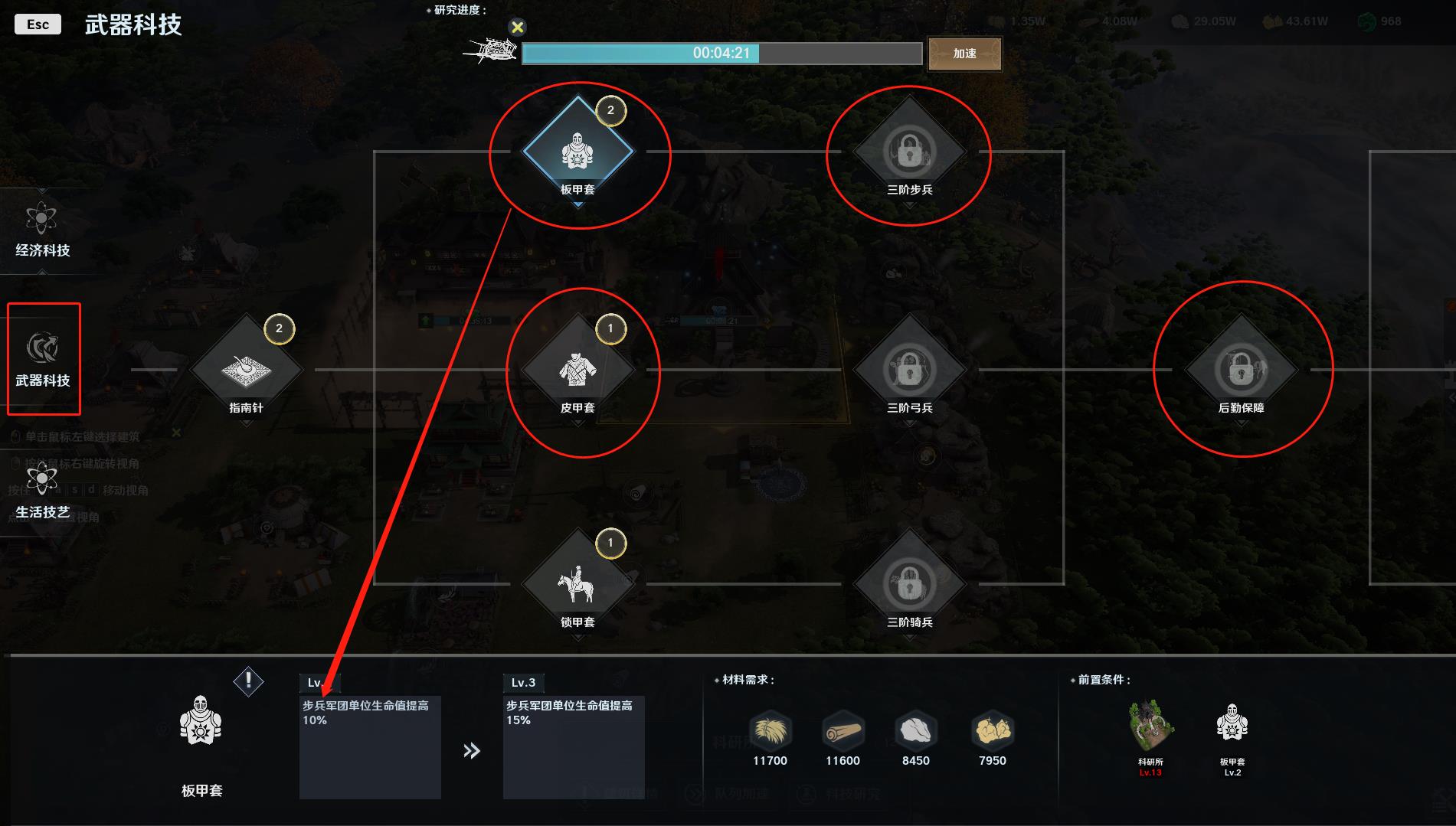1456x826 pixels.
Task: Open the 生活技艺 tab
Action: 42,491
